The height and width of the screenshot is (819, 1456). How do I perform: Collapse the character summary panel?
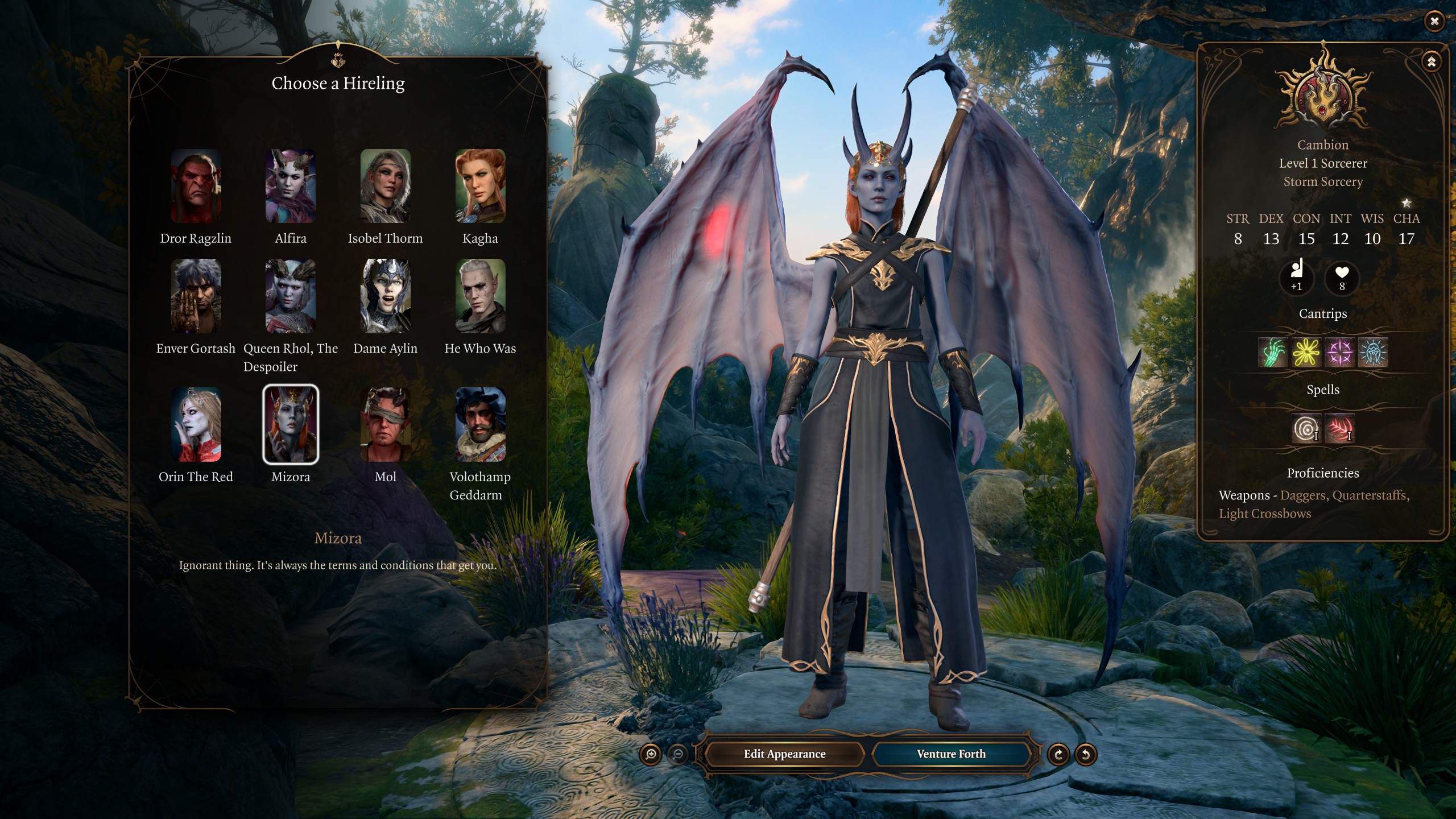tap(1431, 61)
